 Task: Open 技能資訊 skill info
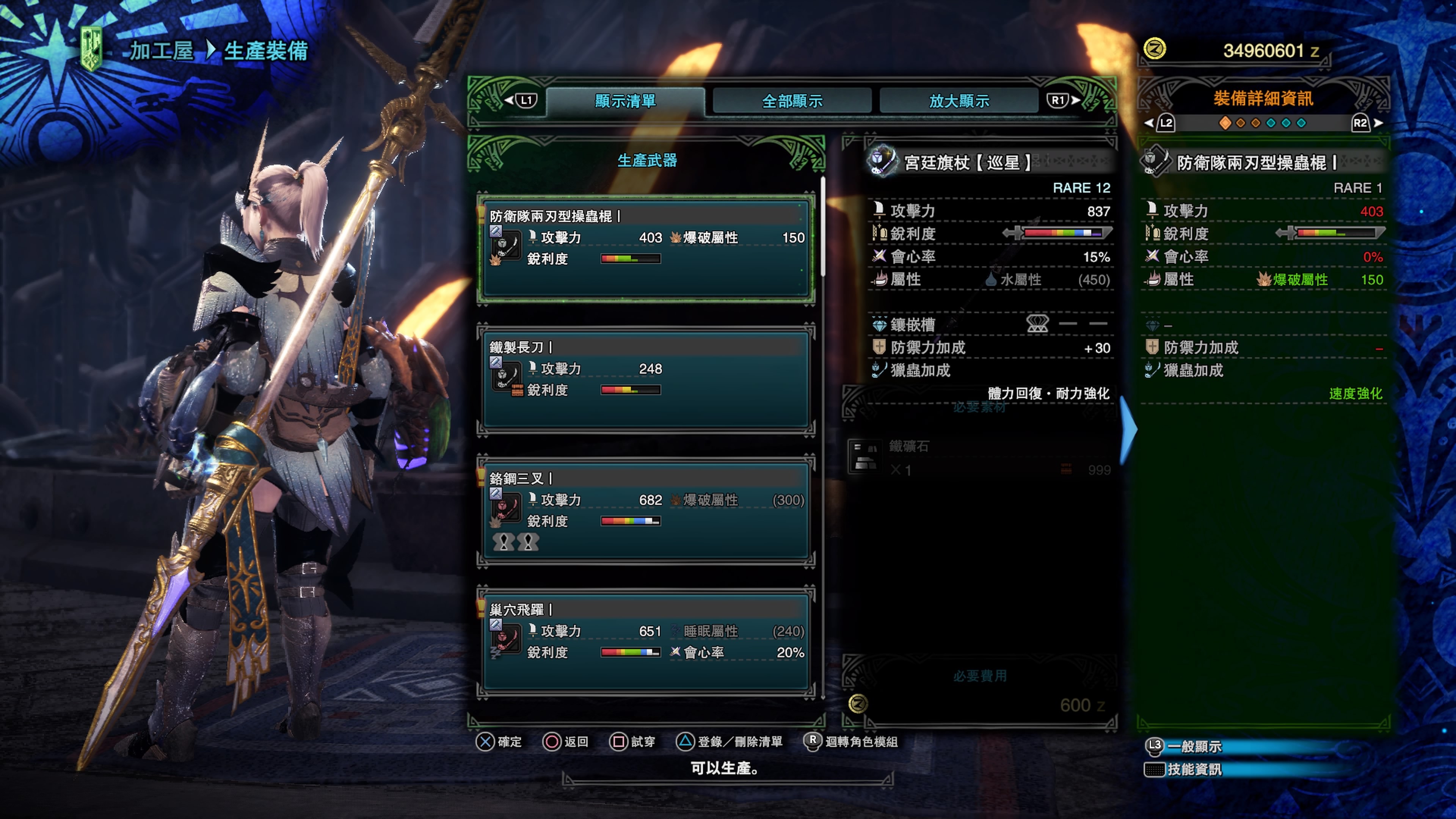tap(1194, 769)
